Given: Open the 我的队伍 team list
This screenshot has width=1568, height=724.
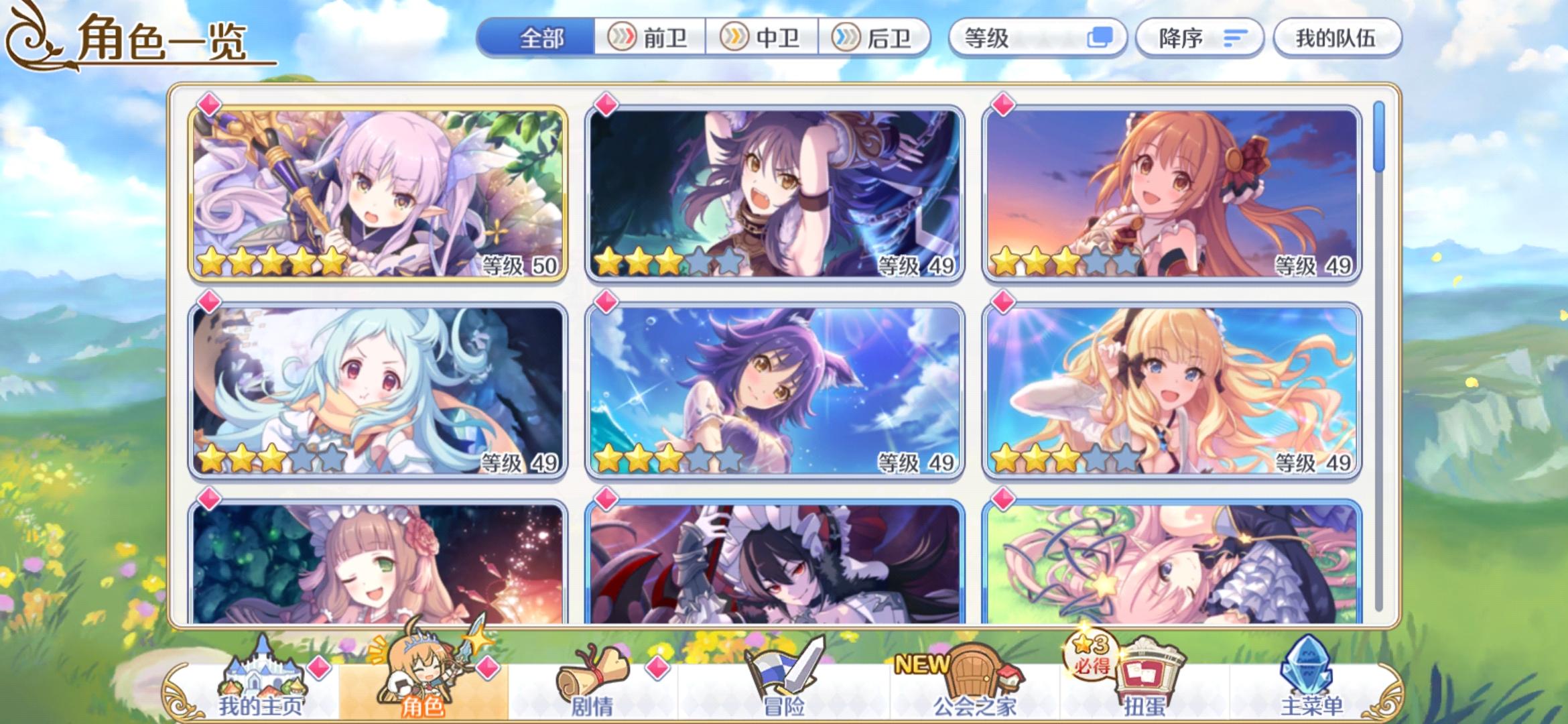Looking at the screenshot, I should [x=1337, y=38].
